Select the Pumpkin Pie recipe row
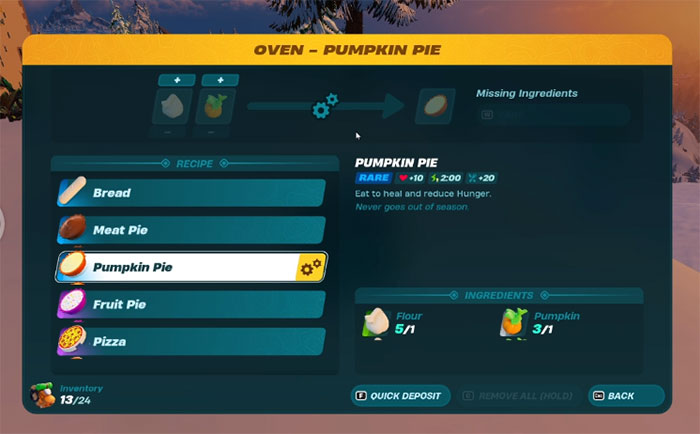 [x=175, y=267]
